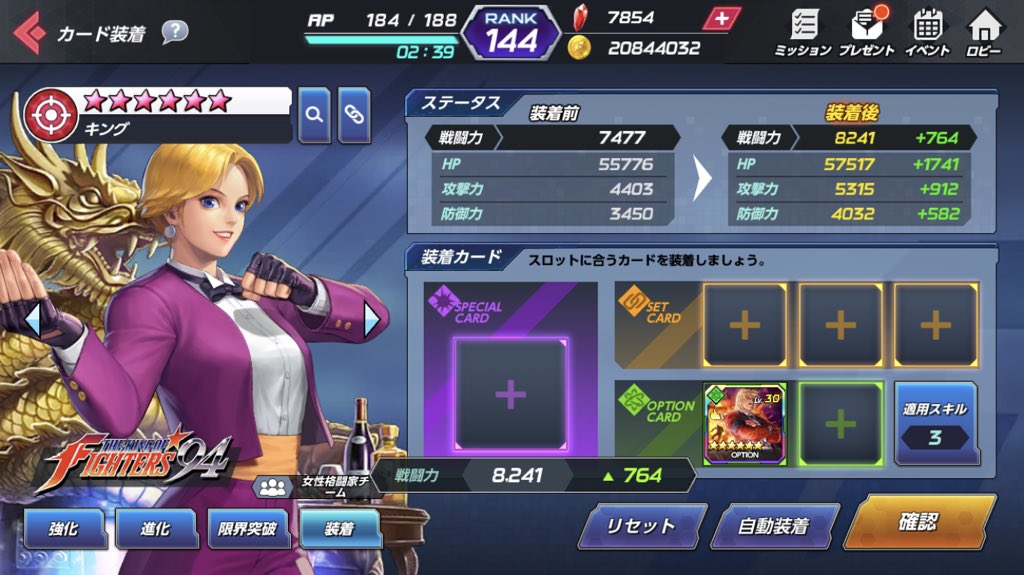
Task: Click the chain link icon button
Action: point(355,115)
